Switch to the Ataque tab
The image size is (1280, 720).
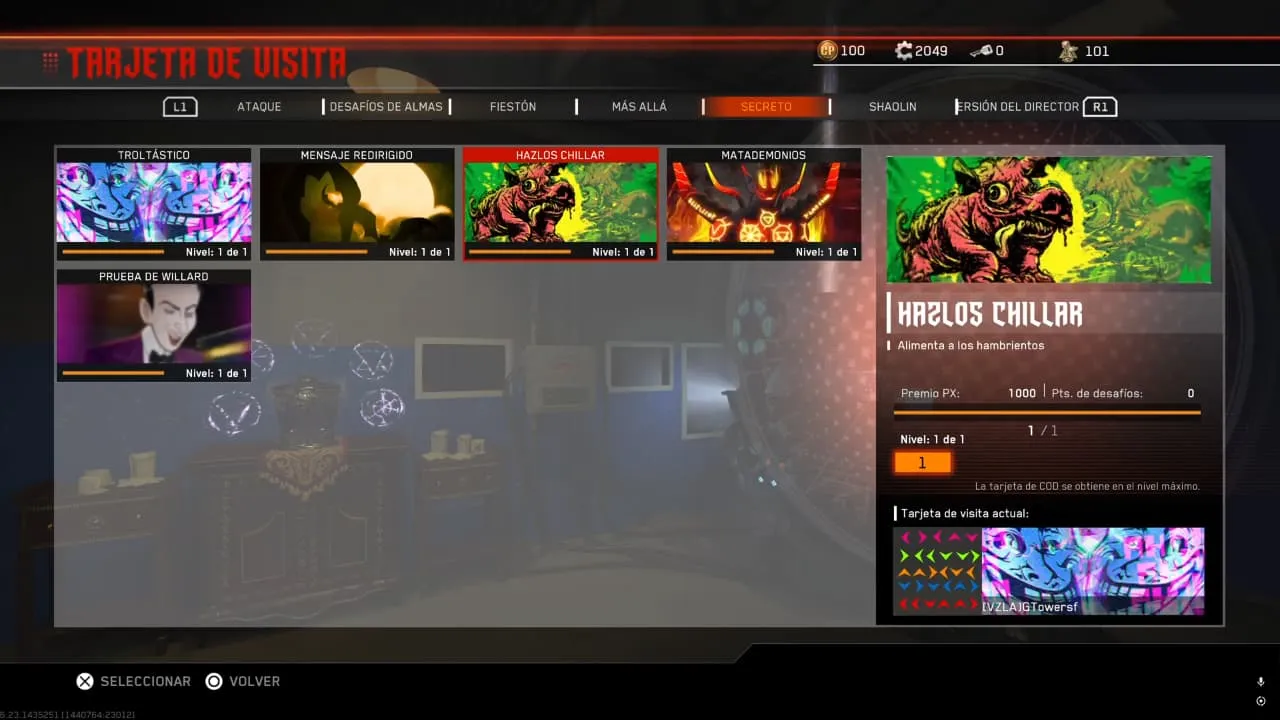point(259,107)
